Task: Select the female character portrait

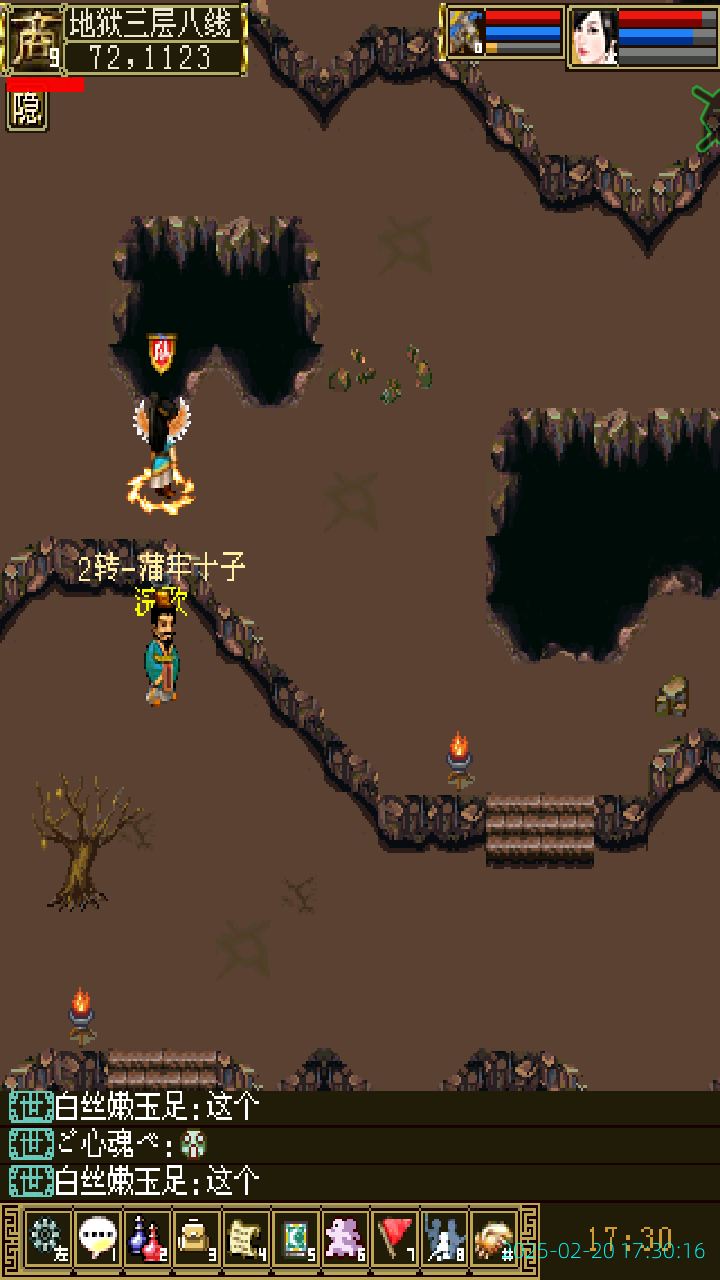Action: [593, 37]
